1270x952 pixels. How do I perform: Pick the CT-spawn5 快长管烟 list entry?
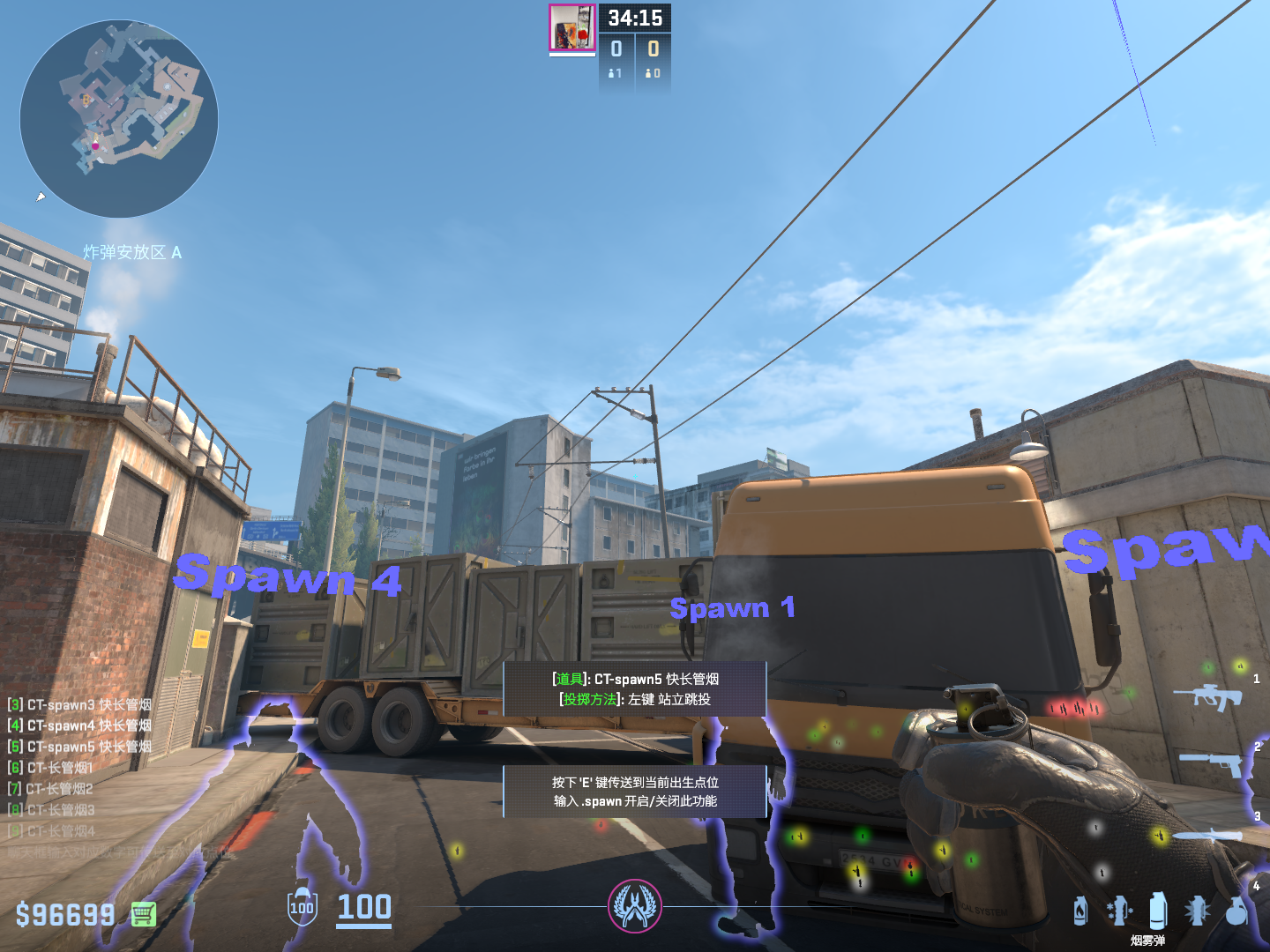(x=79, y=747)
